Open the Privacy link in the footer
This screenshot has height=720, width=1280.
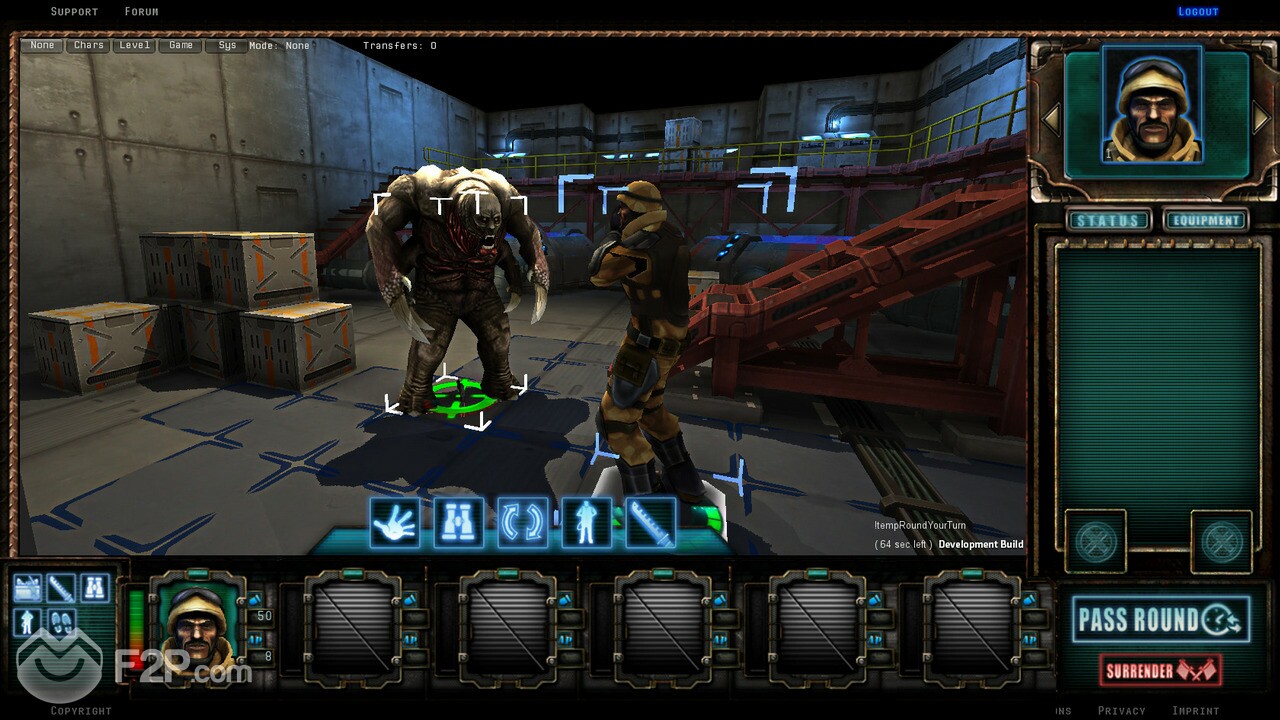[x=1122, y=711]
